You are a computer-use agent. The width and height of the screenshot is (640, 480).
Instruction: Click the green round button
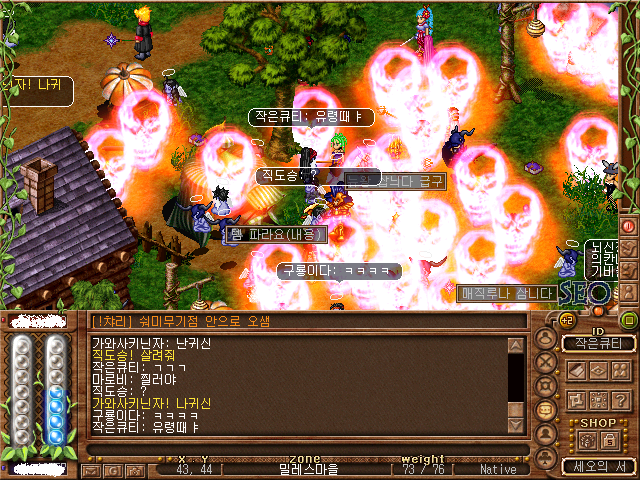pos(629,320)
